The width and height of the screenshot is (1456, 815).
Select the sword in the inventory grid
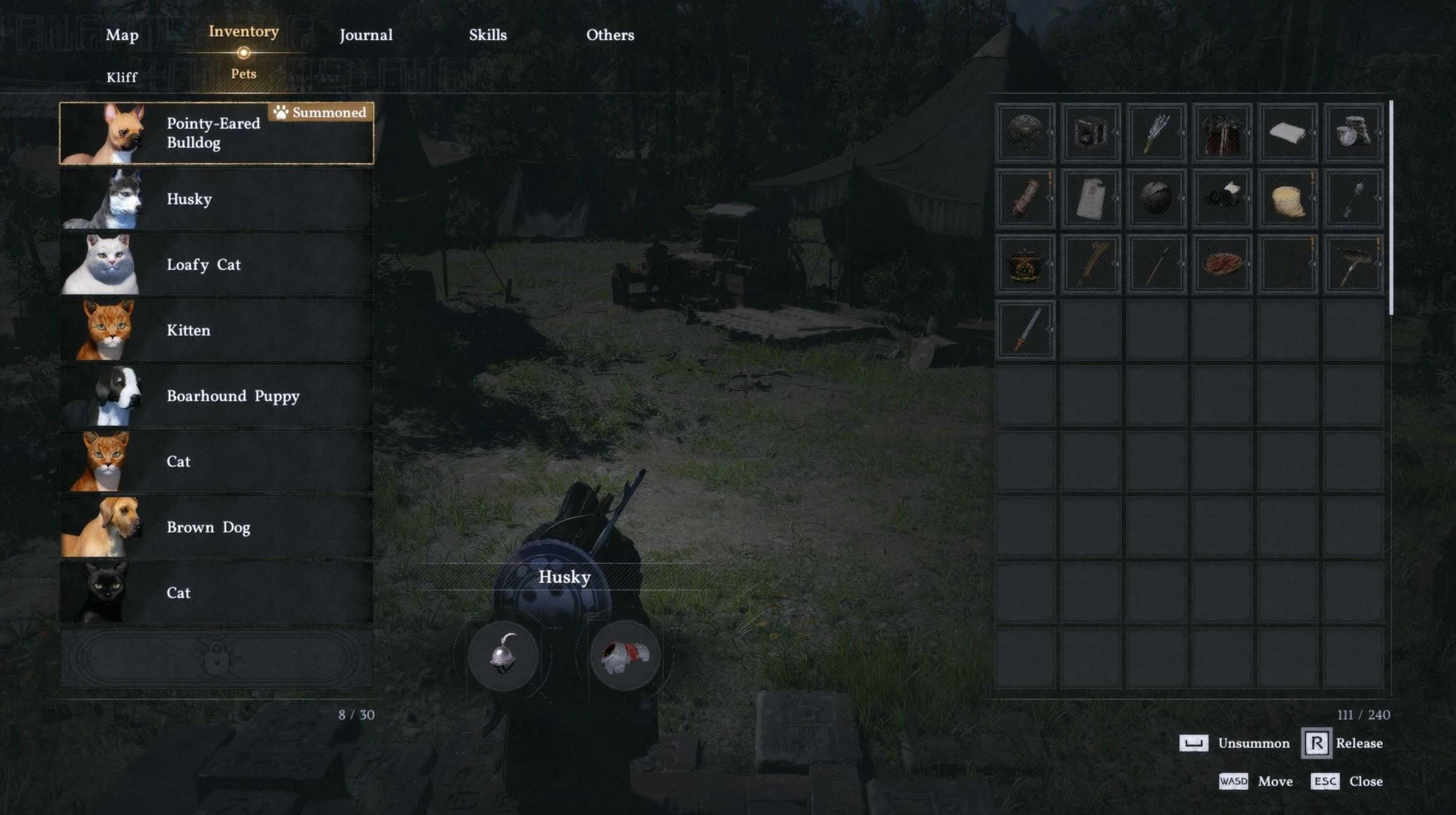click(1025, 330)
